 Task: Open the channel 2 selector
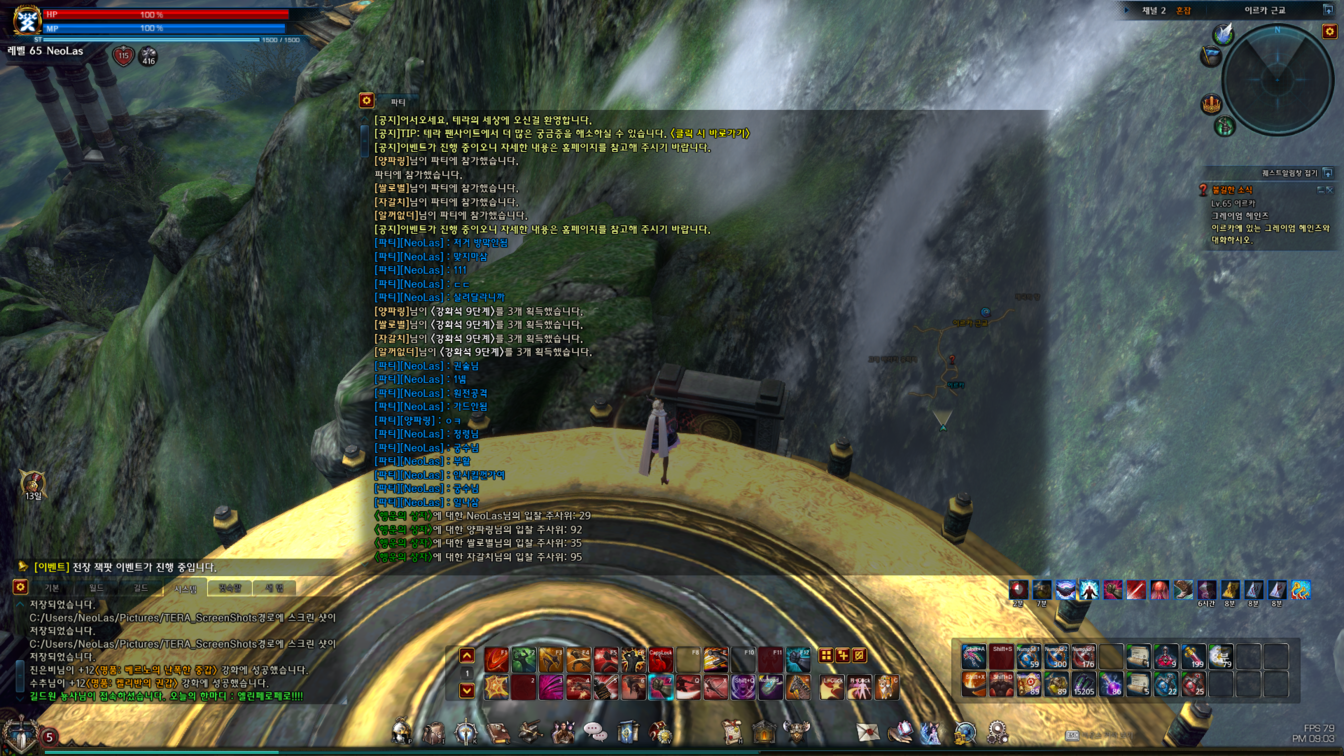tap(1155, 11)
